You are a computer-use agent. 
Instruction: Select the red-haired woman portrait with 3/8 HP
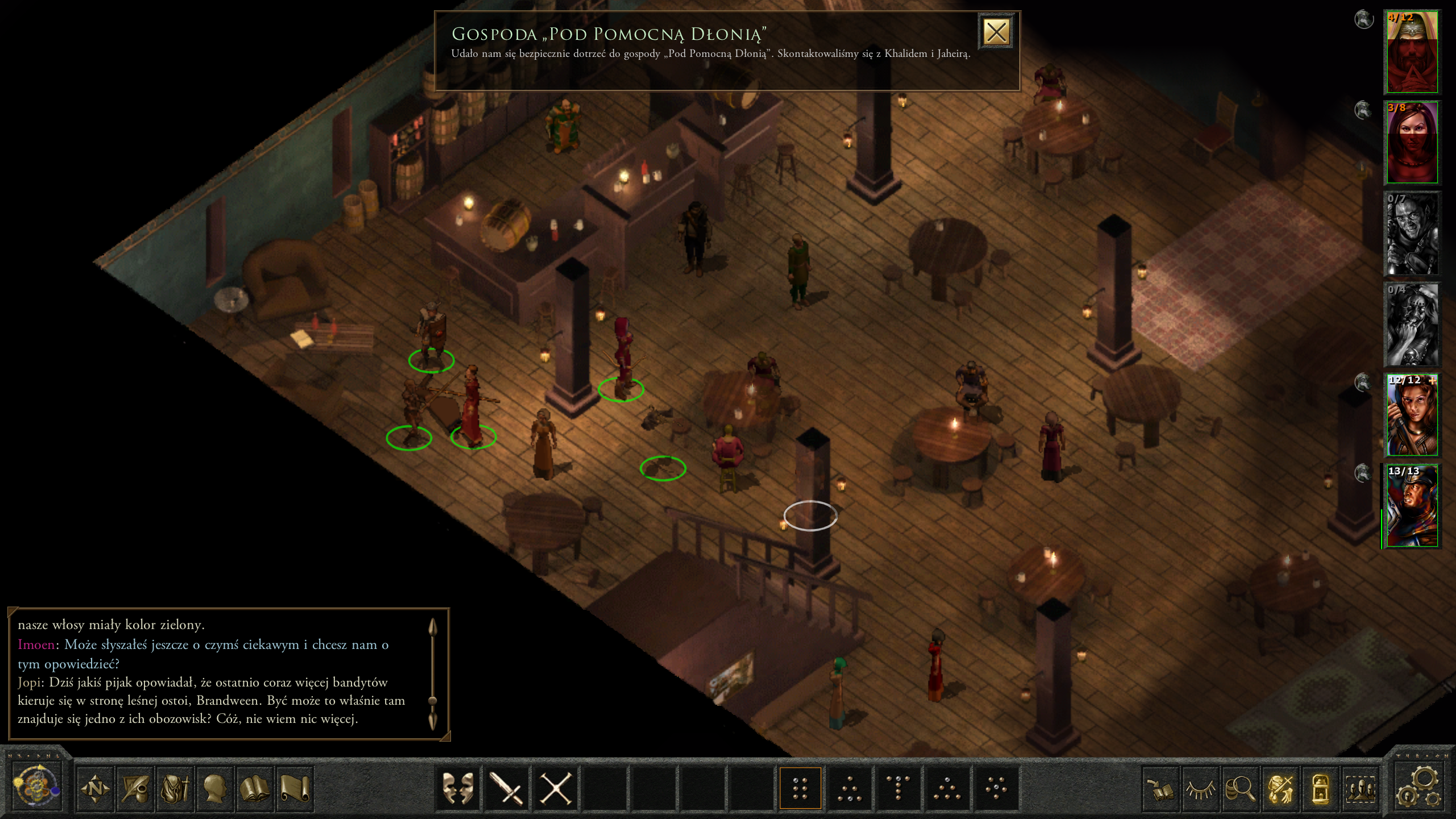[1412, 143]
